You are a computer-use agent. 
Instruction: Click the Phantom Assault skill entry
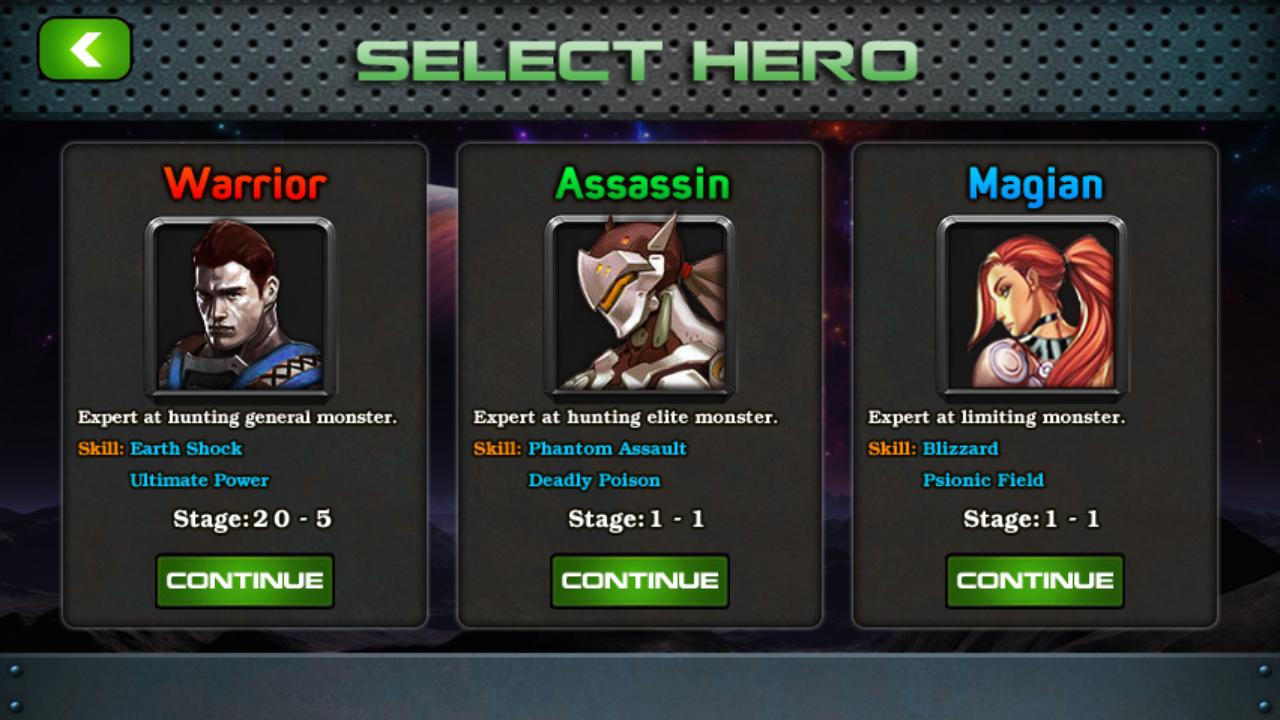click(605, 449)
